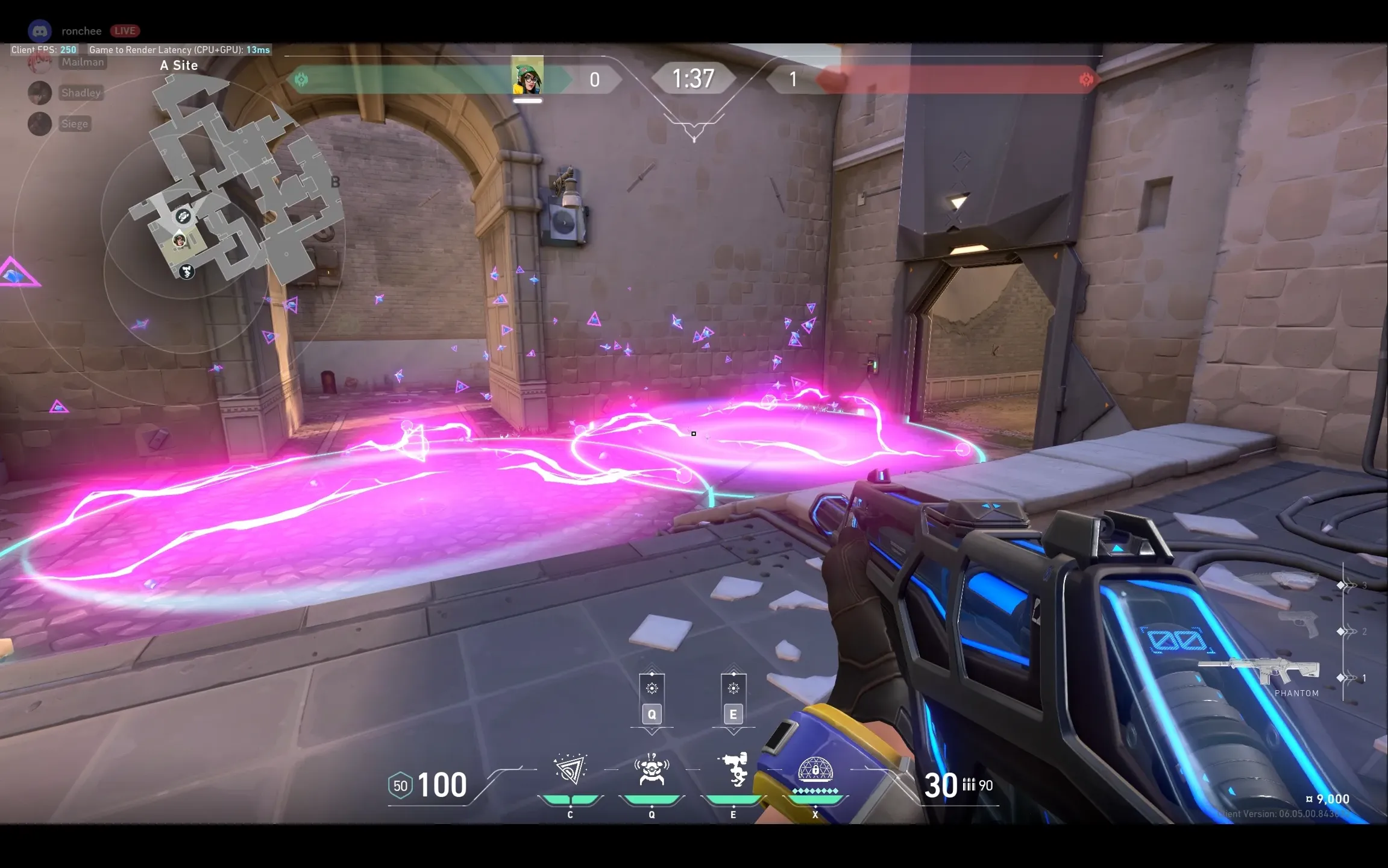Choose the Turret ability icon
Image resolution: width=1388 pixels, height=868 pixels.
pos(733,770)
